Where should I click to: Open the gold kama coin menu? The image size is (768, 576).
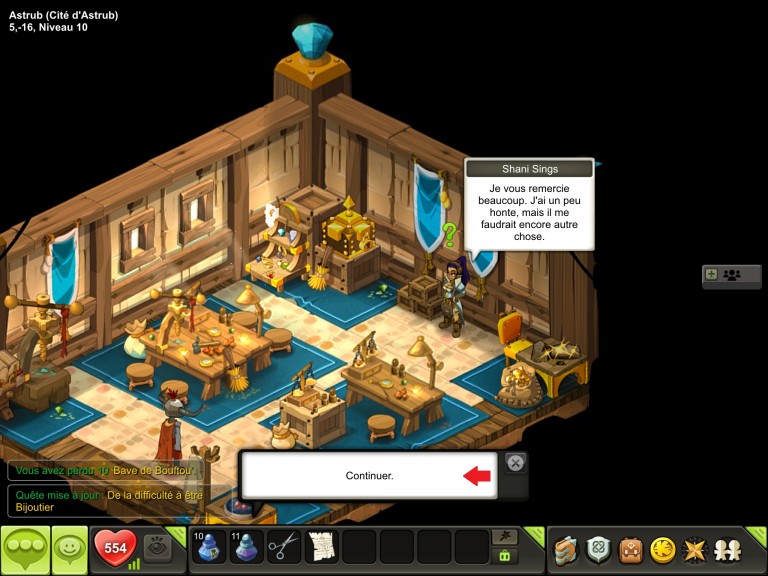662,549
